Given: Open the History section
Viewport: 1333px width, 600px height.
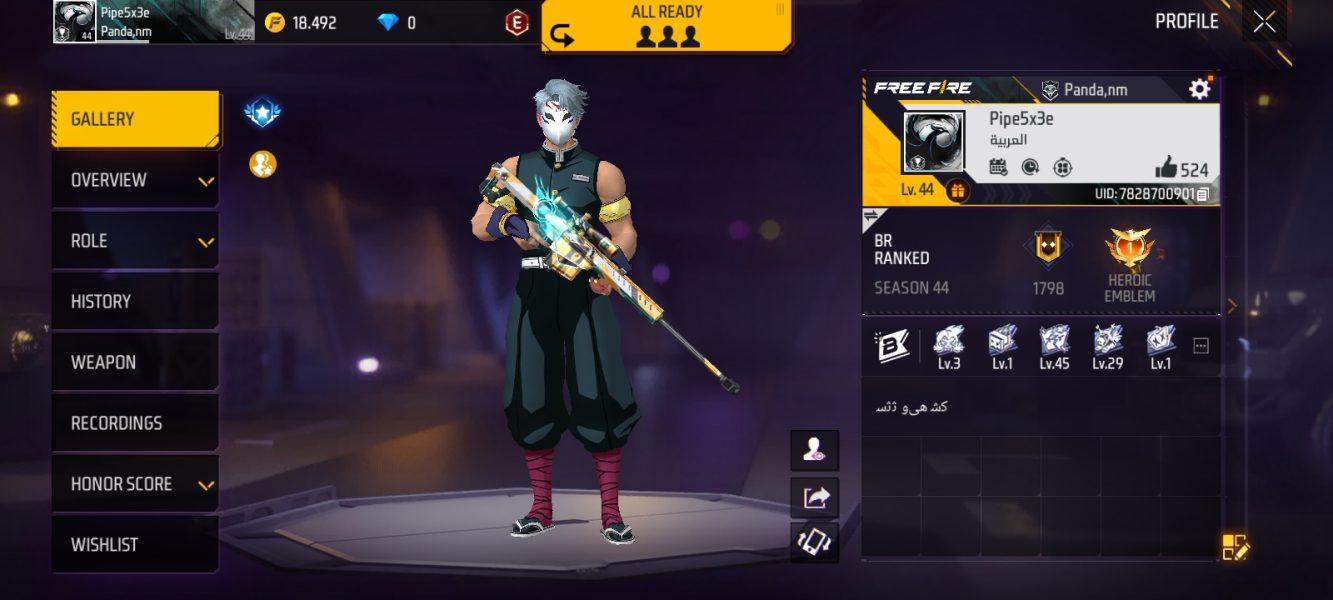Looking at the screenshot, I should 135,301.
